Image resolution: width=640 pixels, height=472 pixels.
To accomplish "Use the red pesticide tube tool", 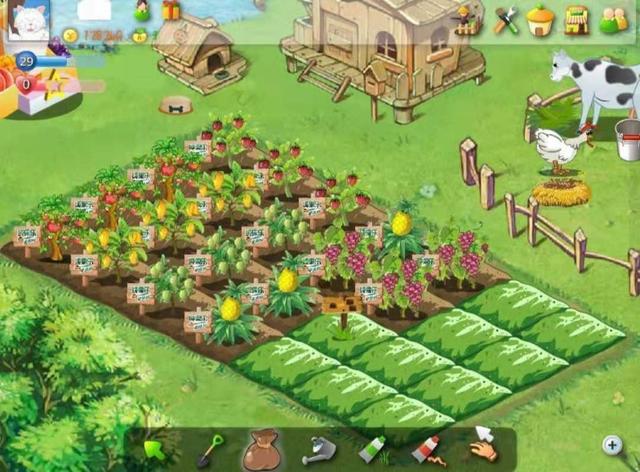I will click(427, 449).
